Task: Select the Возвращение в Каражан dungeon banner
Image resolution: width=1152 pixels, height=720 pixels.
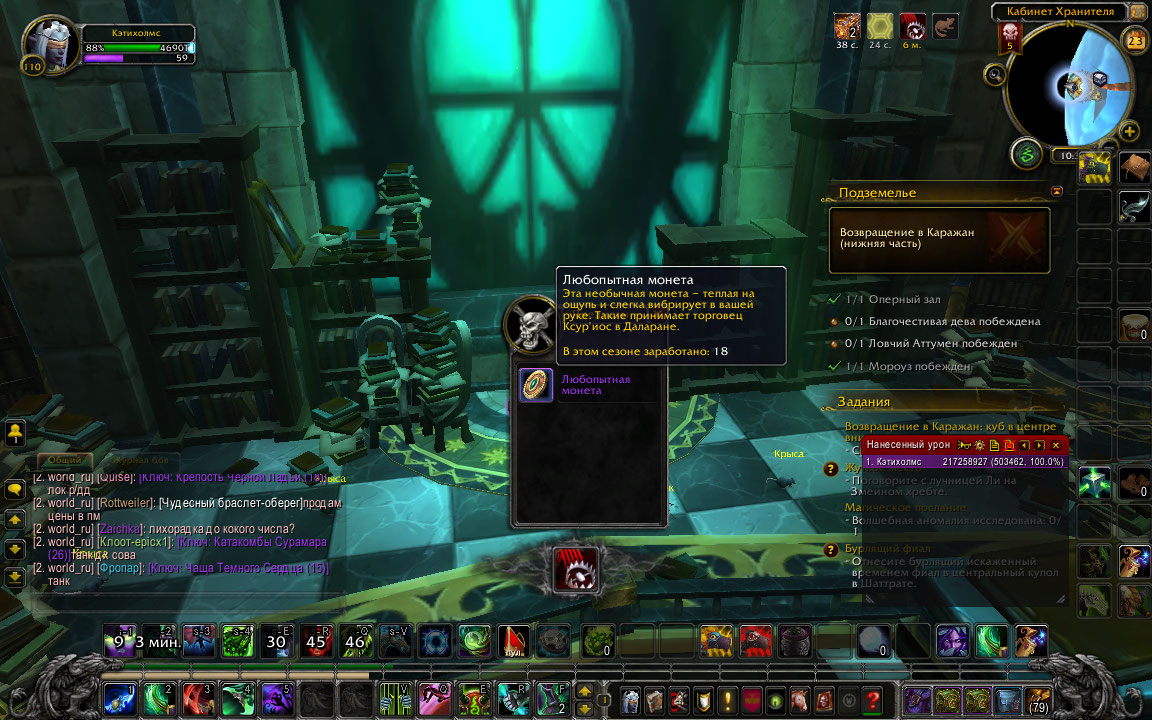Action: tap(939, 240)
